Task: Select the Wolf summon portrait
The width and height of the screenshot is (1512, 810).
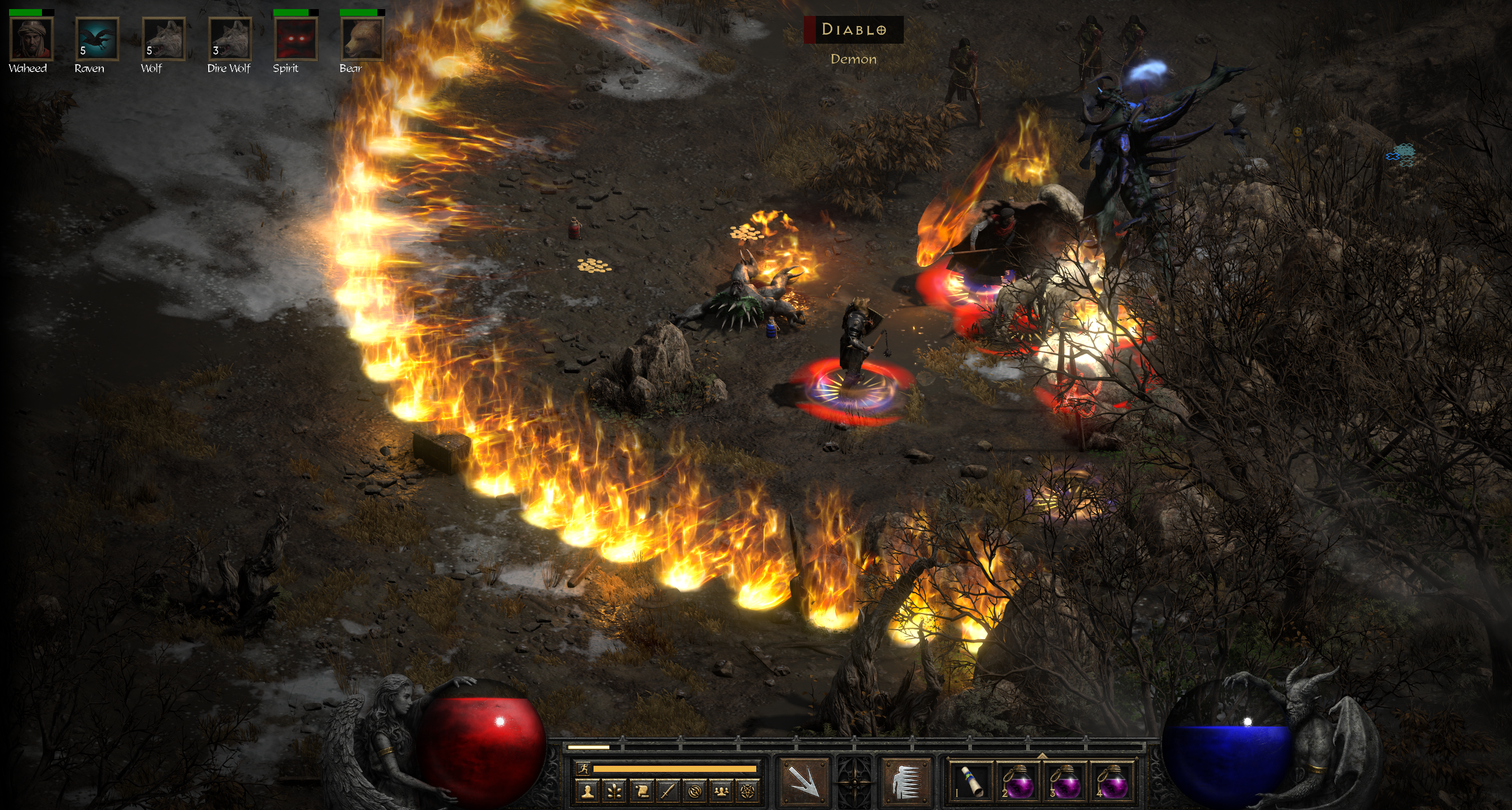Action: (164, 39)
